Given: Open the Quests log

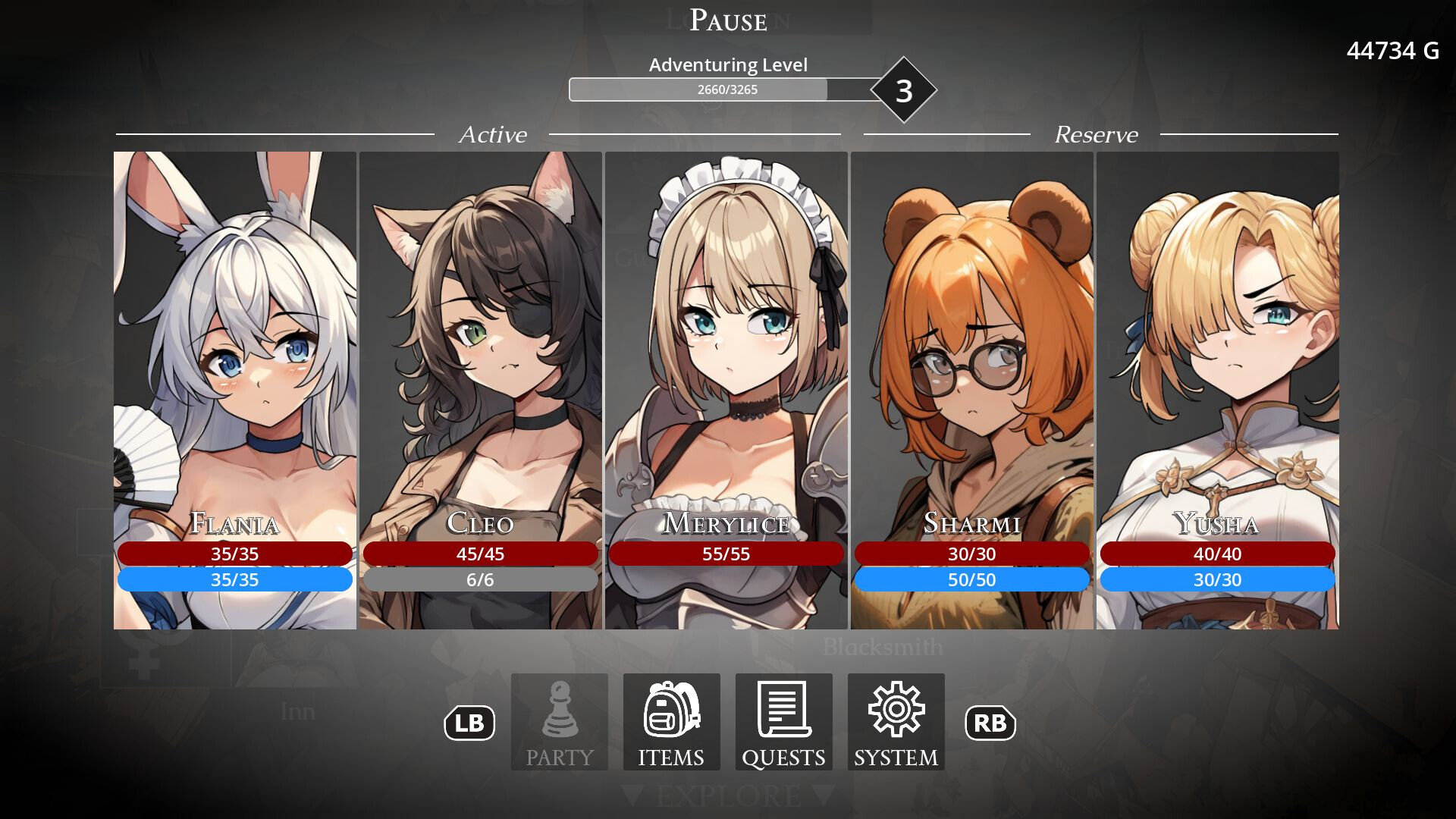Looking at the screenshot, I should point(783,721).
